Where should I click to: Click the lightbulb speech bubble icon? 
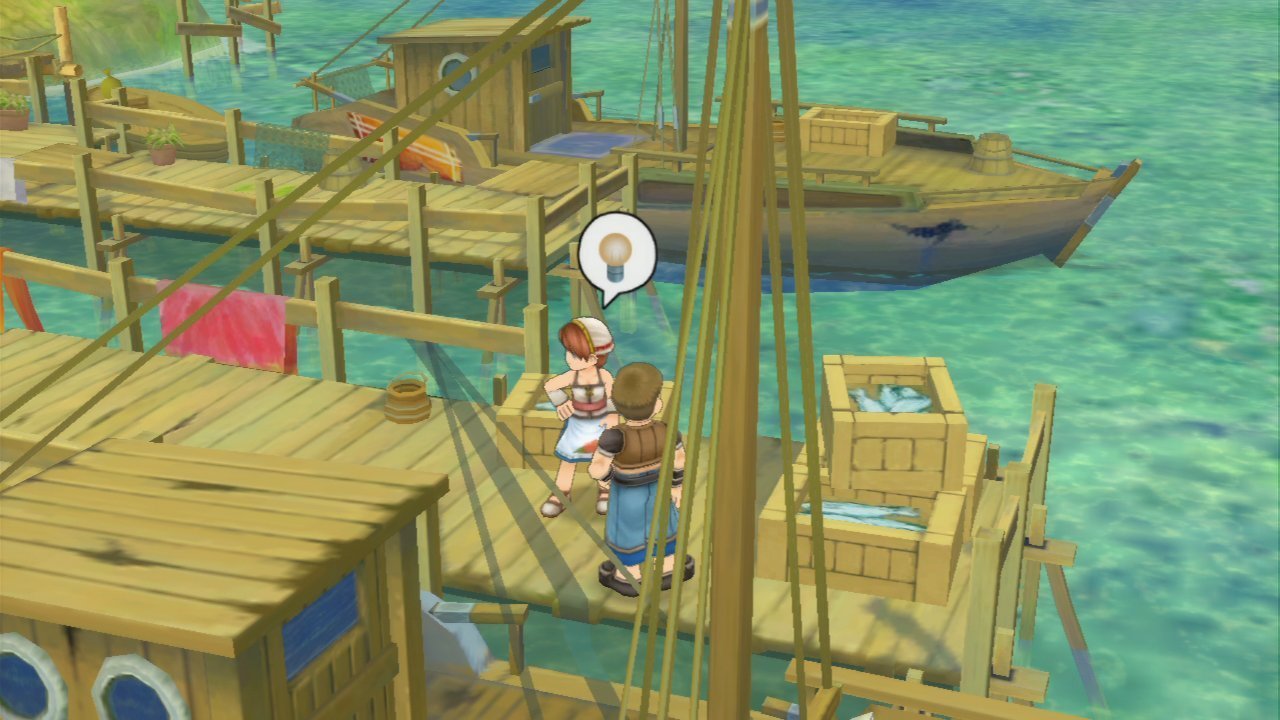pyautogui.click(x=617, y=254)
